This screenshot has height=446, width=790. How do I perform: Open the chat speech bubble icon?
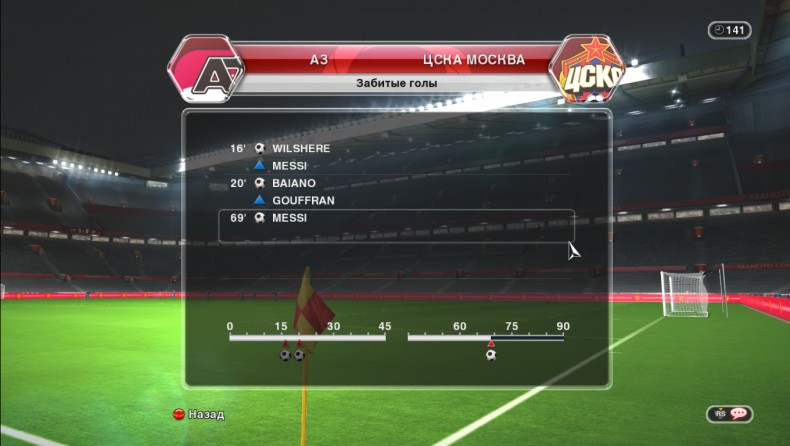pyautogui.click(x=739, y=413)
